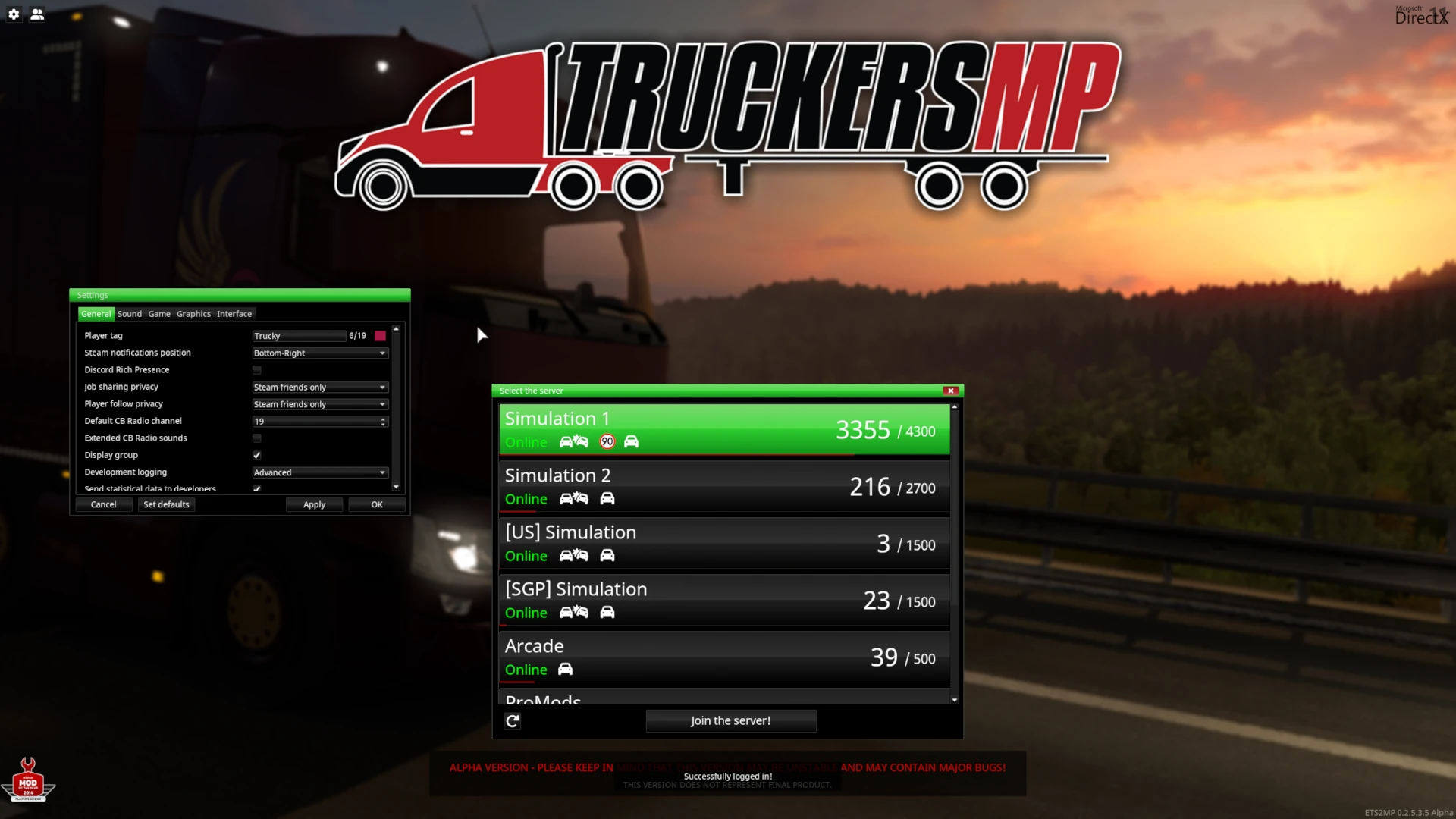Image resolution: width=1456 pixels, height=819 pixels.
Task: Open Development logging dropdown
Action: point(320,472)
